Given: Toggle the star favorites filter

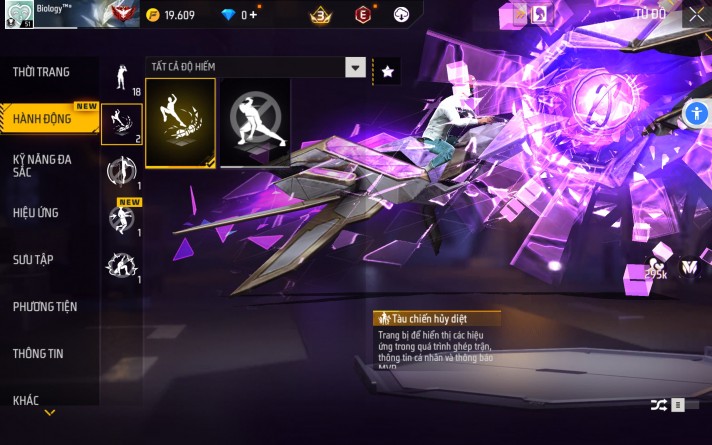Looking at the screenshot, I should [388, 70].
